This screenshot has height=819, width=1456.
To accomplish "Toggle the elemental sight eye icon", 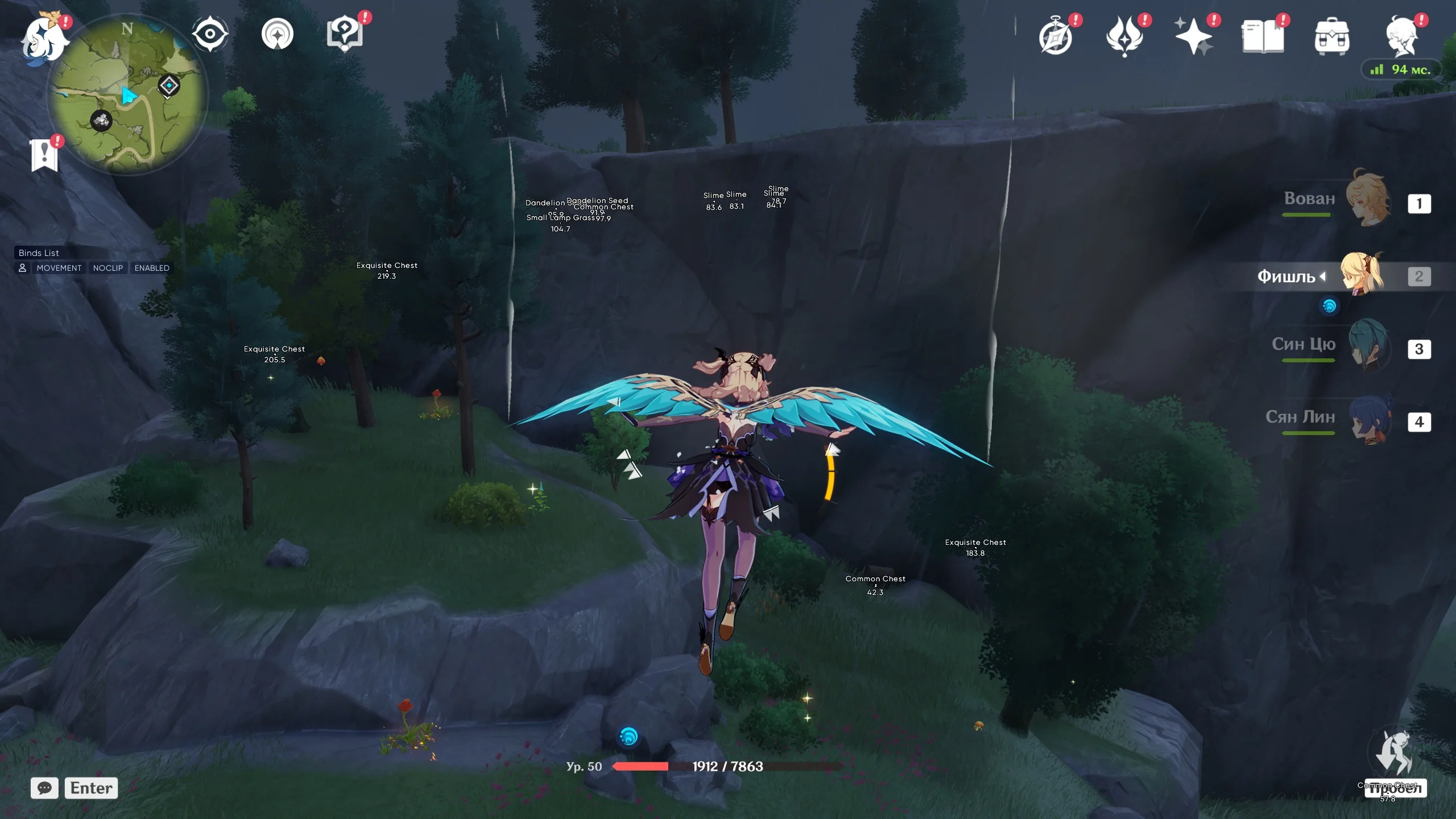I will coord(210,34).
